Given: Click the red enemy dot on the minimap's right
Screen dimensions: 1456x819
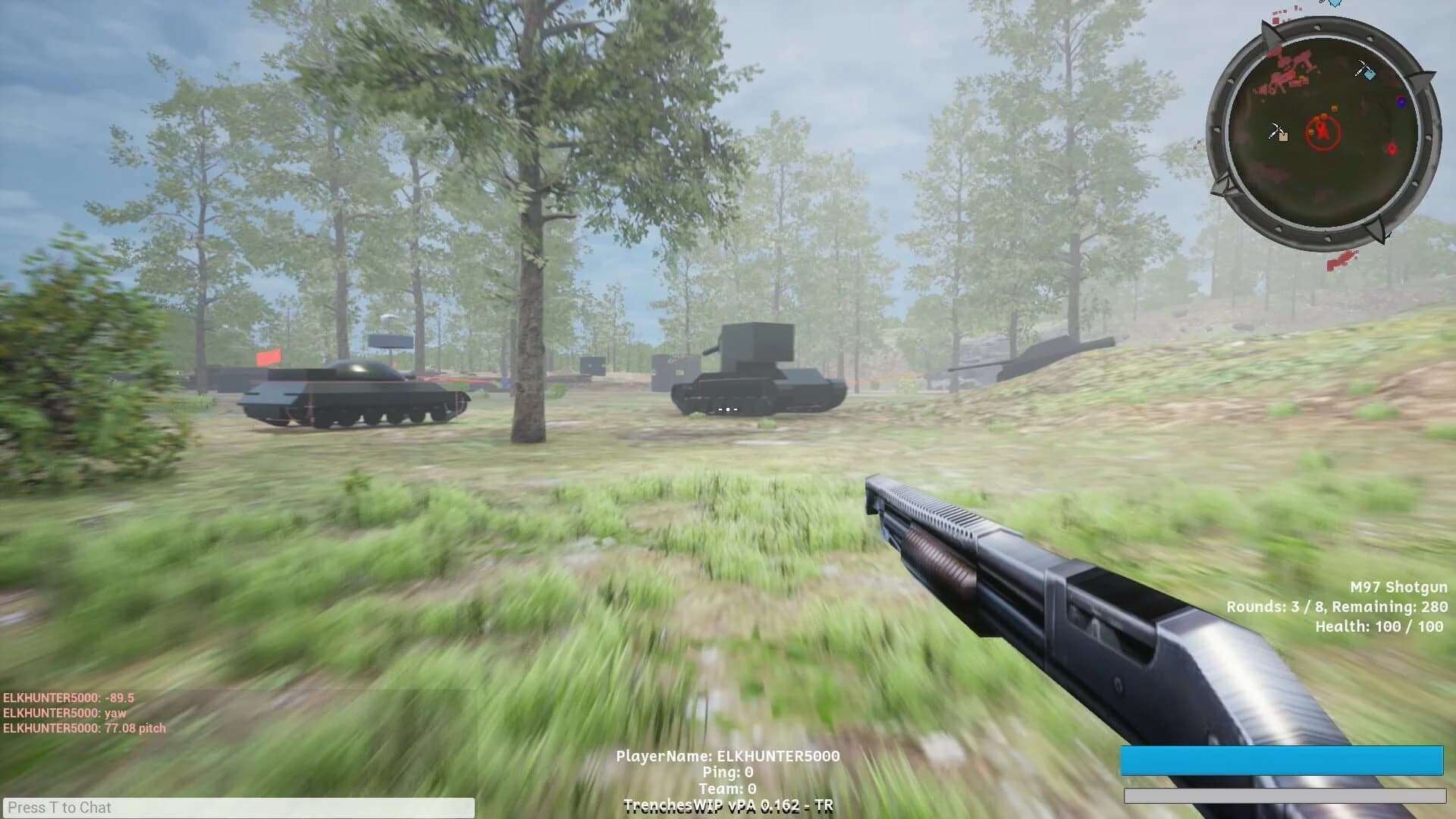Looking at the screenshot, I should point(1392,147).
